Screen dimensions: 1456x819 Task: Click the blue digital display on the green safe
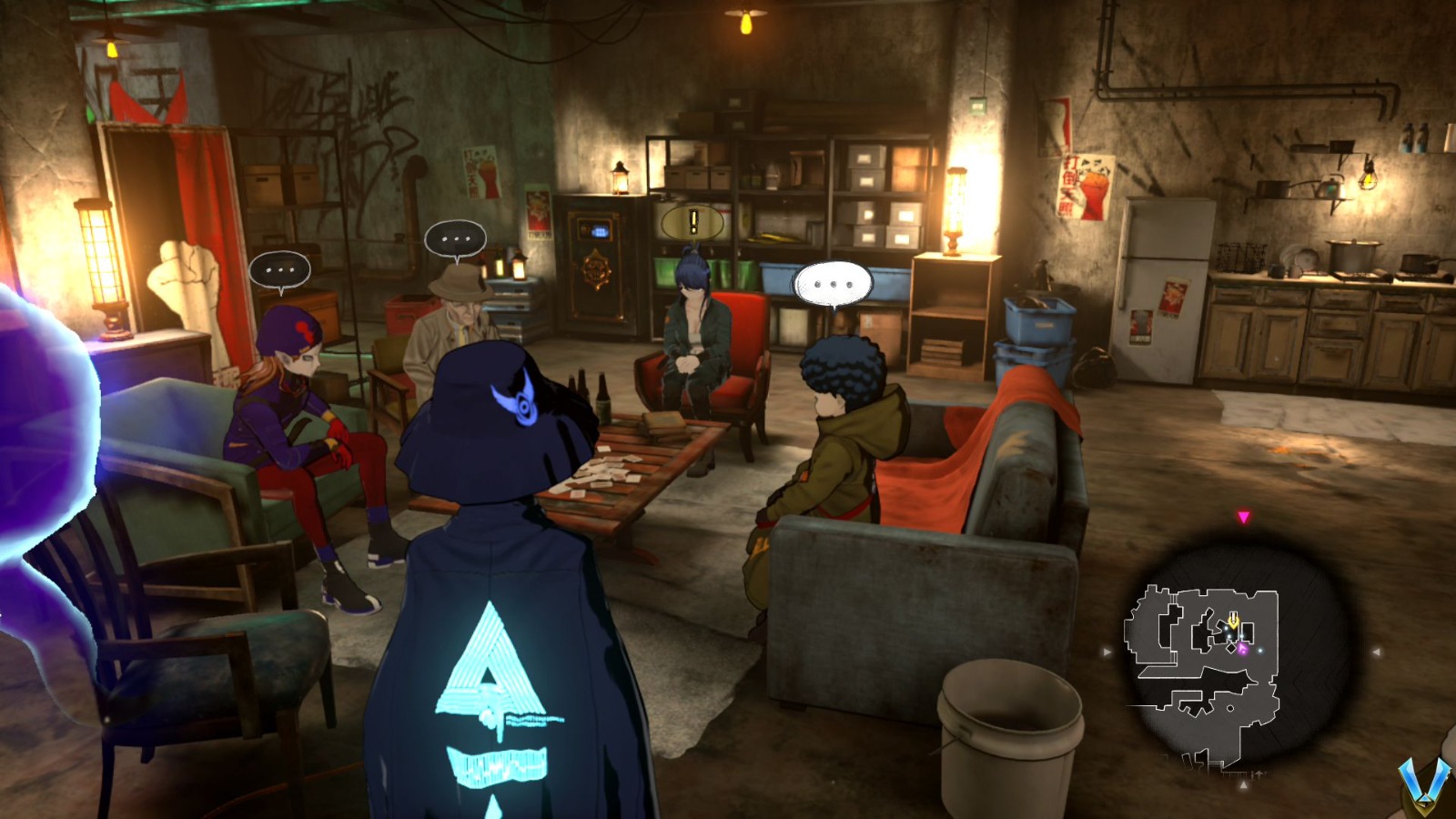pos(599,232)
